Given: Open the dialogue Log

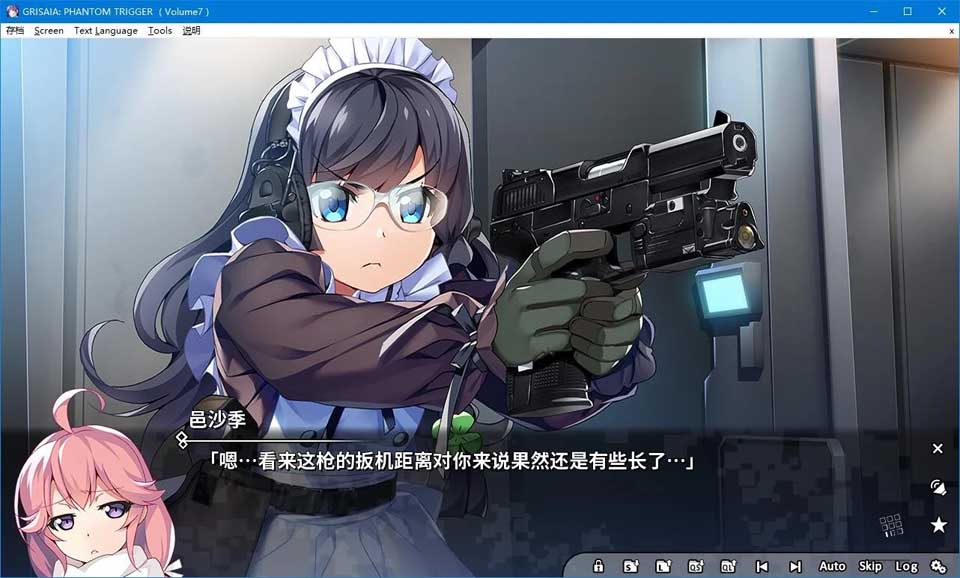Looking at the screenshot, I should pyautogui.click(x=906, y=566).
